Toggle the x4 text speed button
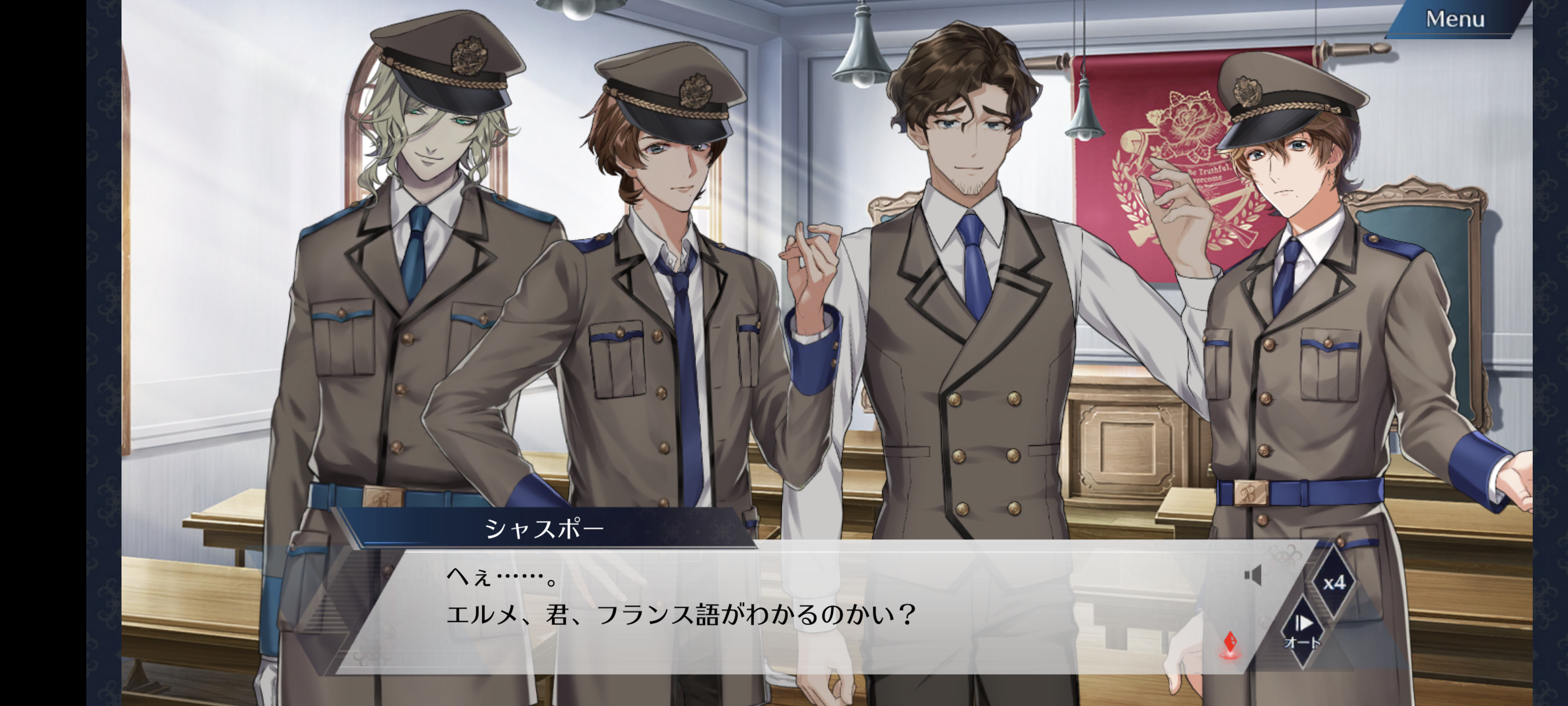 (x=1333, y=582)
